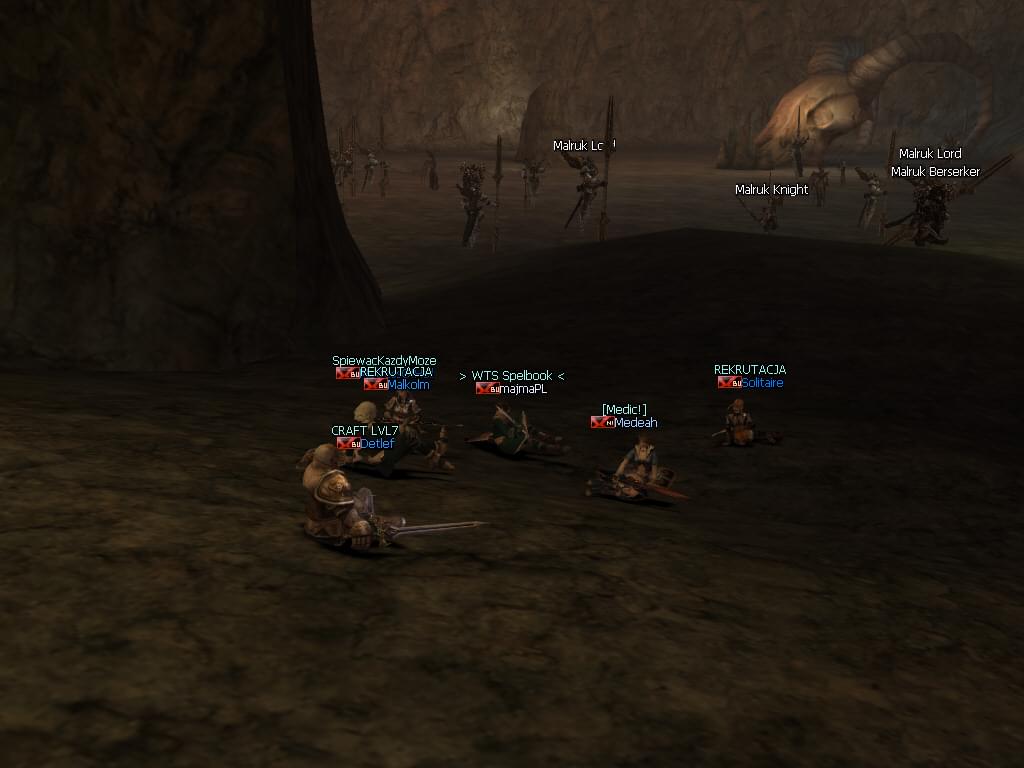Select Malkolm's name label
Screen dimensions: 1024x768
tap(408, 384)
